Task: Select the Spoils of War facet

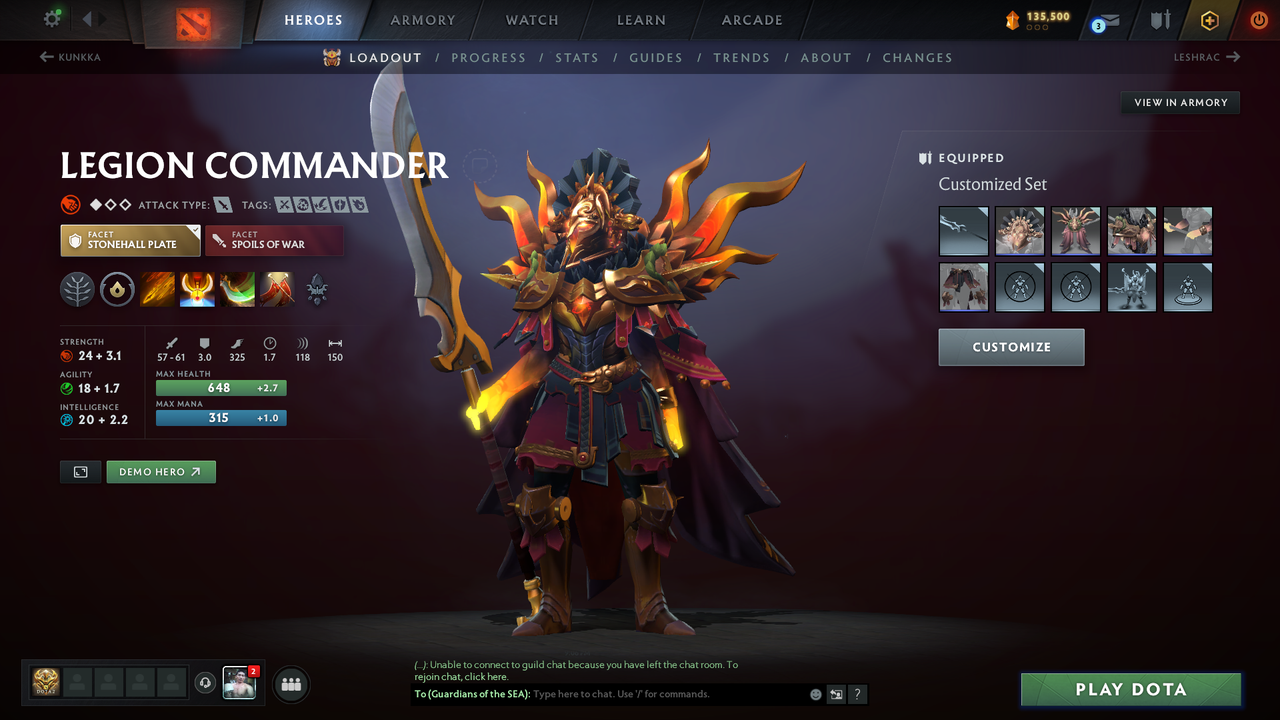Action: pyautogui.click(x=274, y=240)
